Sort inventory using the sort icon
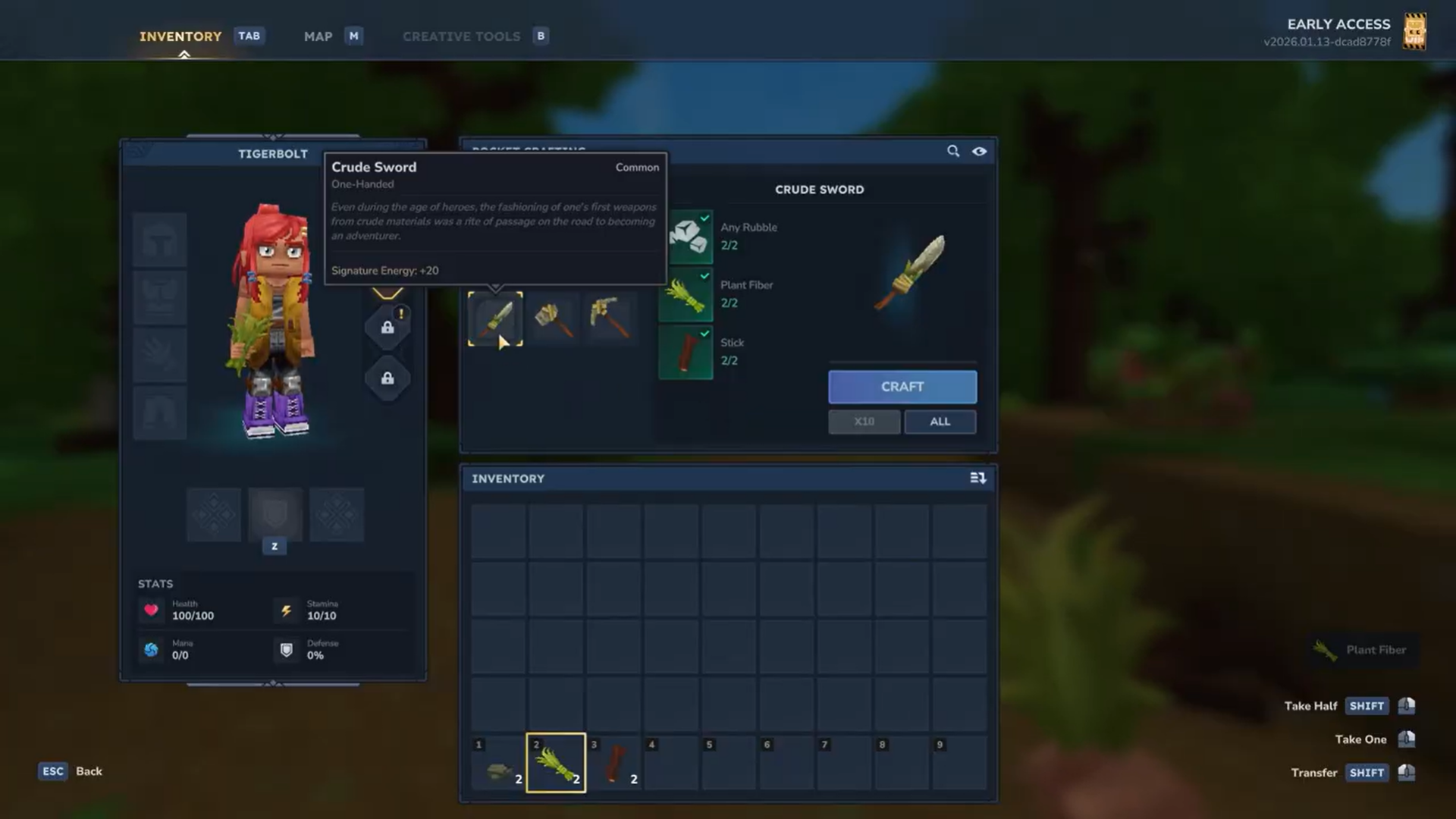1456x819 pixels. 978,478
